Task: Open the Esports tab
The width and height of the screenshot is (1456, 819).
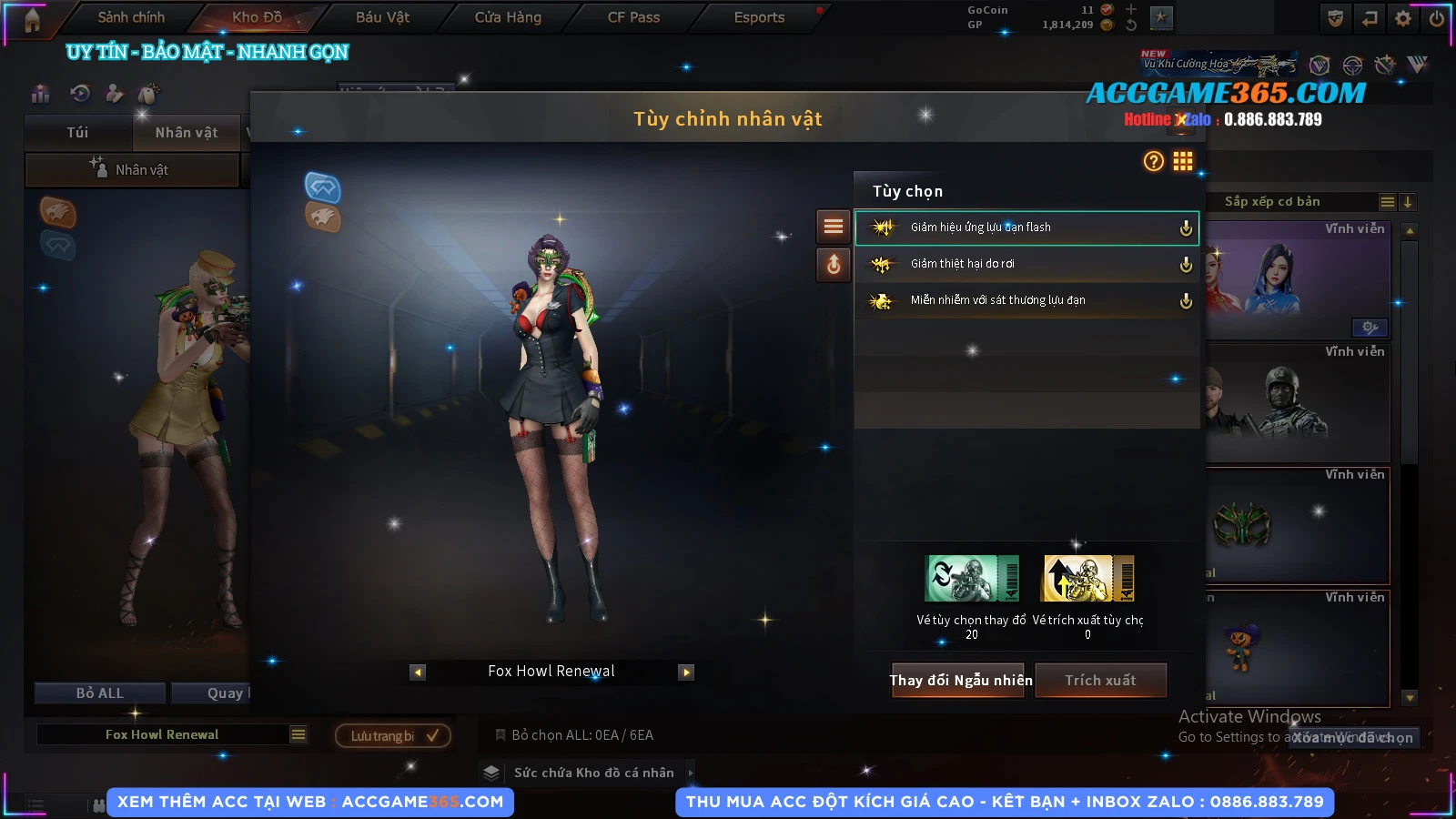Action: 759,17
